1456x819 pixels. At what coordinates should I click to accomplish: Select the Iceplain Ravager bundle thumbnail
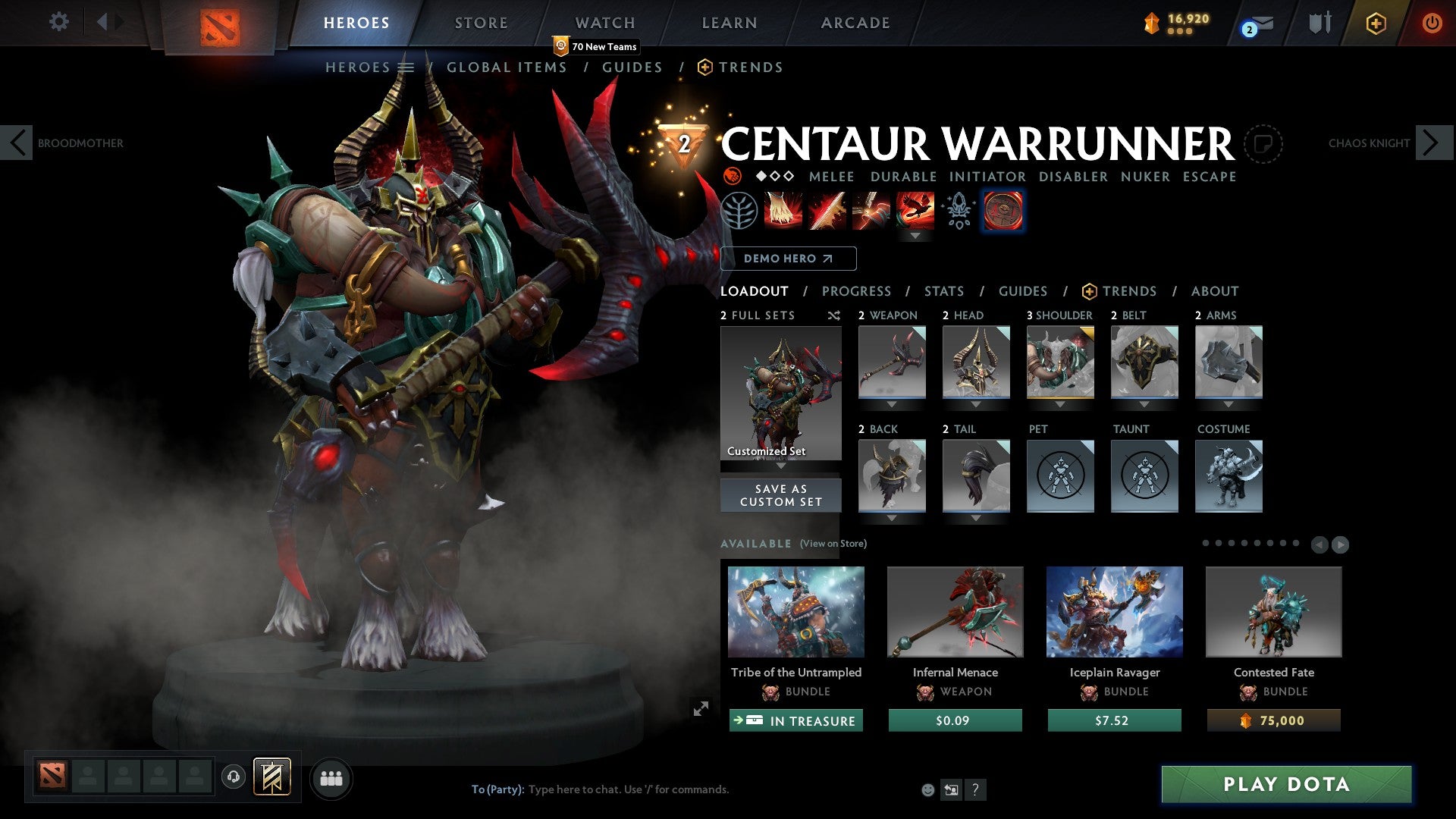pos(1113,611)
